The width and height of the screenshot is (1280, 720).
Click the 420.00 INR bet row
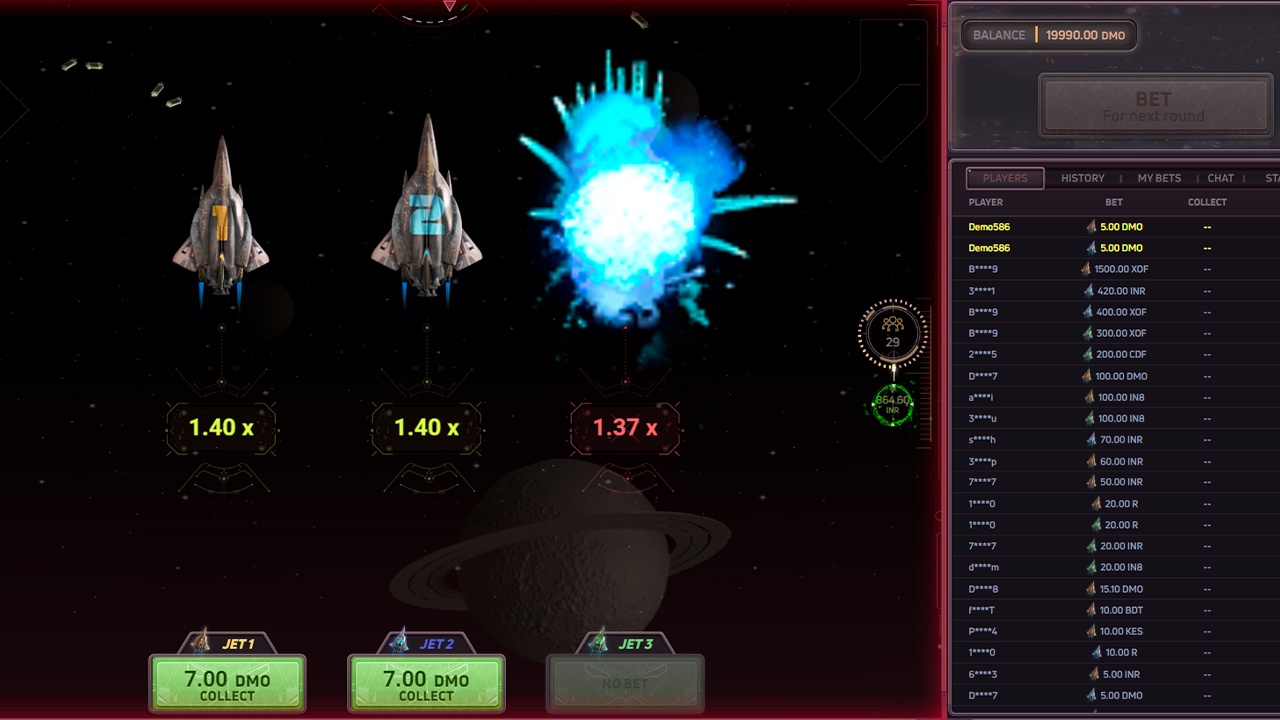point(1114,291)
